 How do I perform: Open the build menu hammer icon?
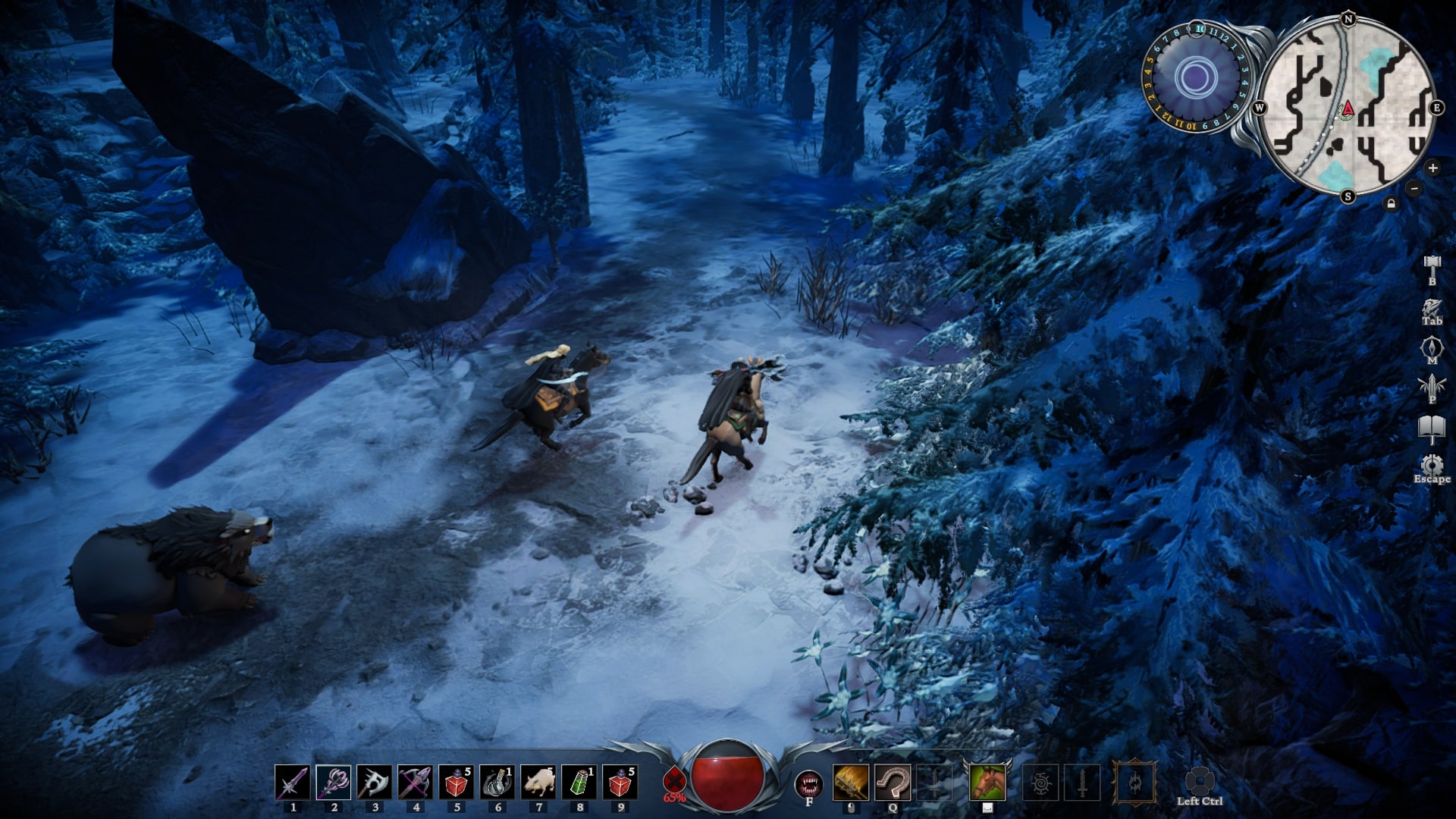[1432, 265]
